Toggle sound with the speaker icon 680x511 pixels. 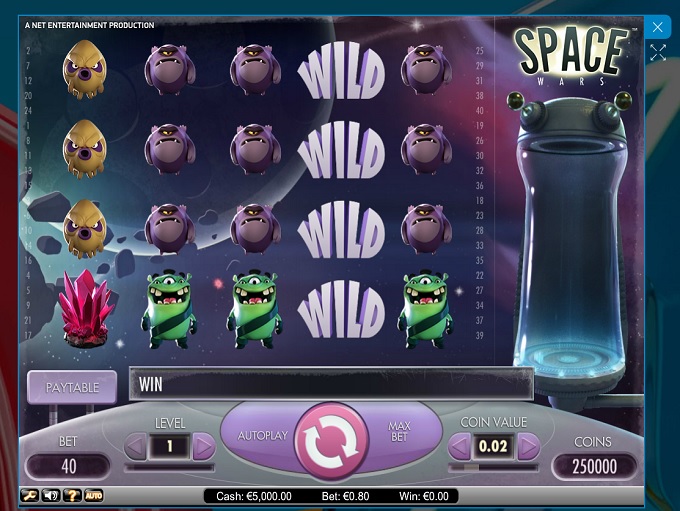(50, 495)
